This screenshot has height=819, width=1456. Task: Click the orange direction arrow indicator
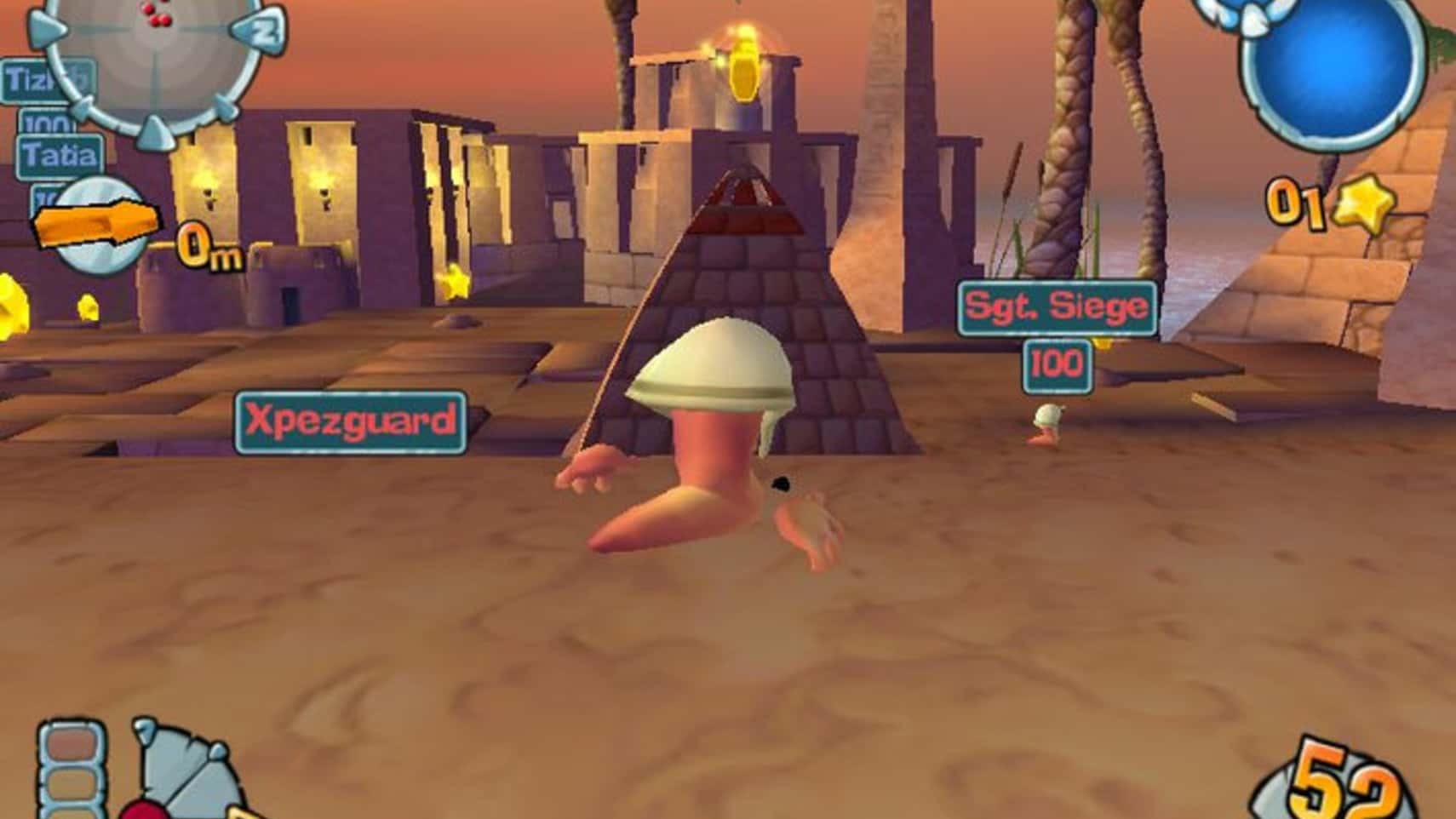tap(95, 225)
